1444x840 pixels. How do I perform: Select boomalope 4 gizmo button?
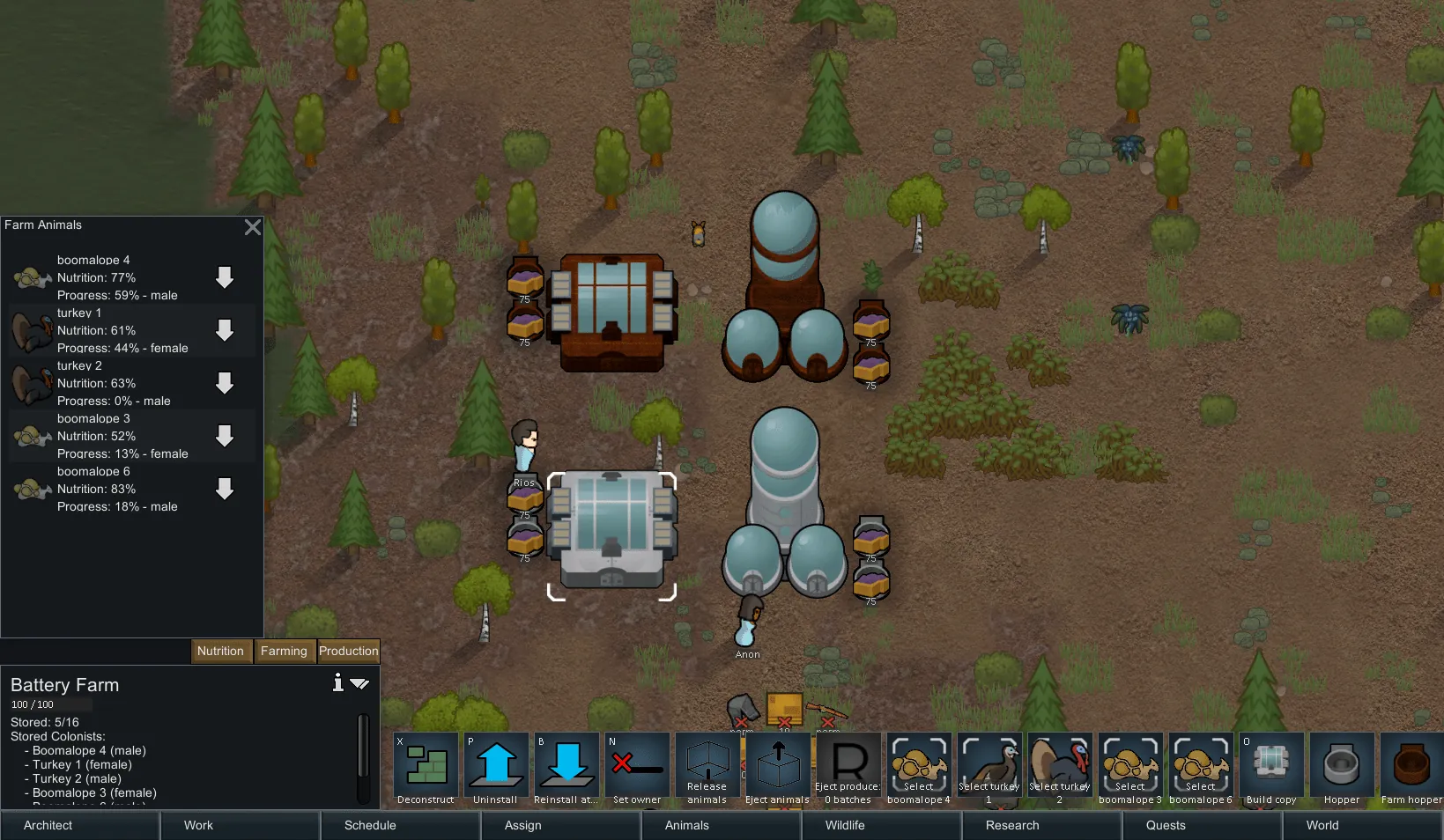pyautogui.click(x=919, y=769)
